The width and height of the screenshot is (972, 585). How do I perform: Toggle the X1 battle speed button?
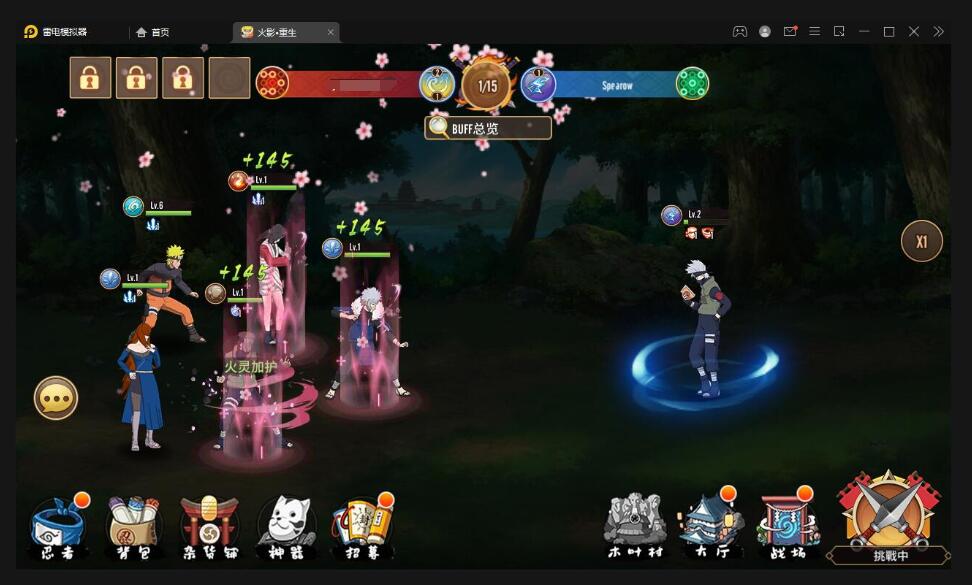(x=922, y=241)
